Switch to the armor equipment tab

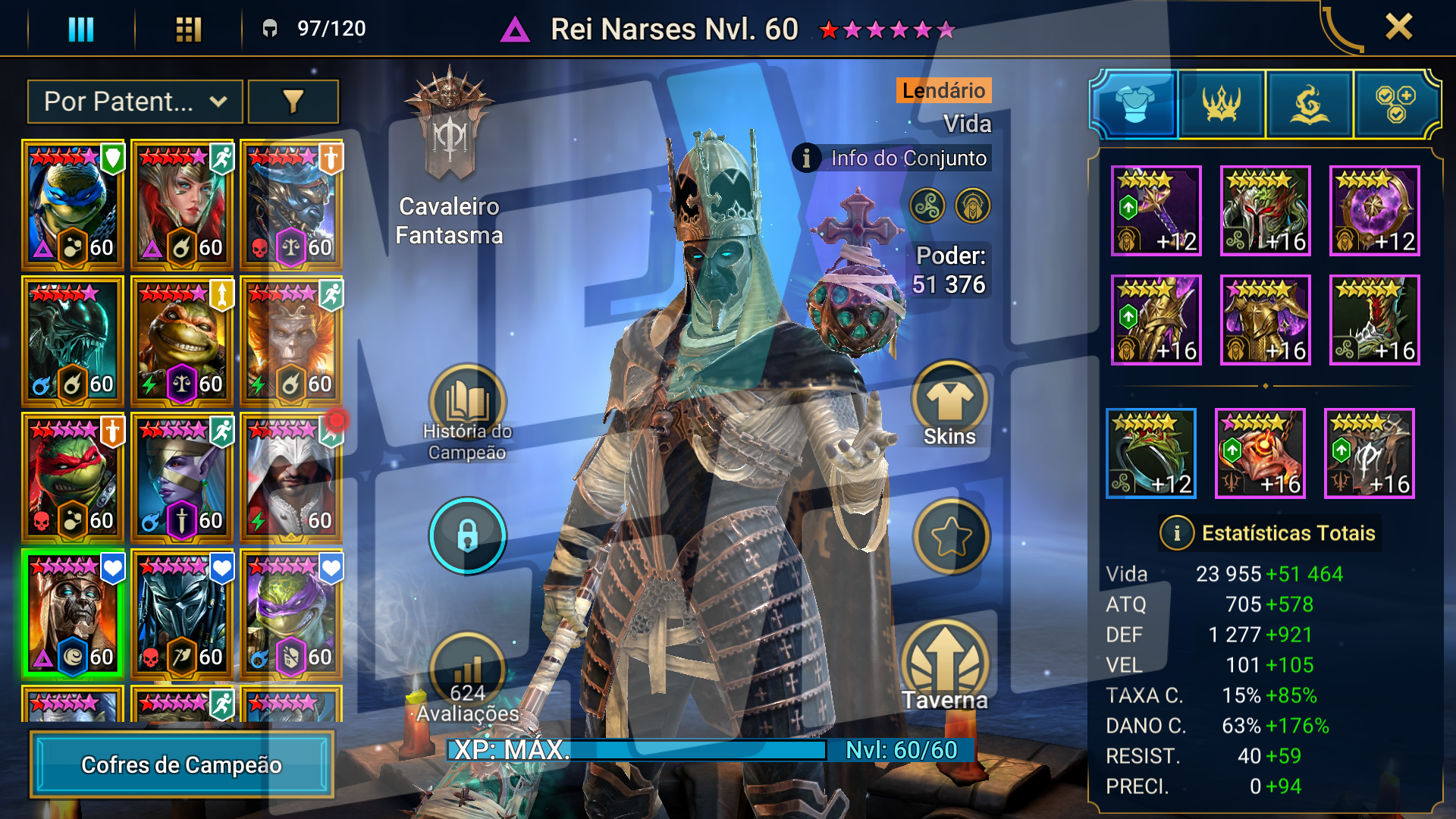pyautogui.click(x=1134, y=105)
